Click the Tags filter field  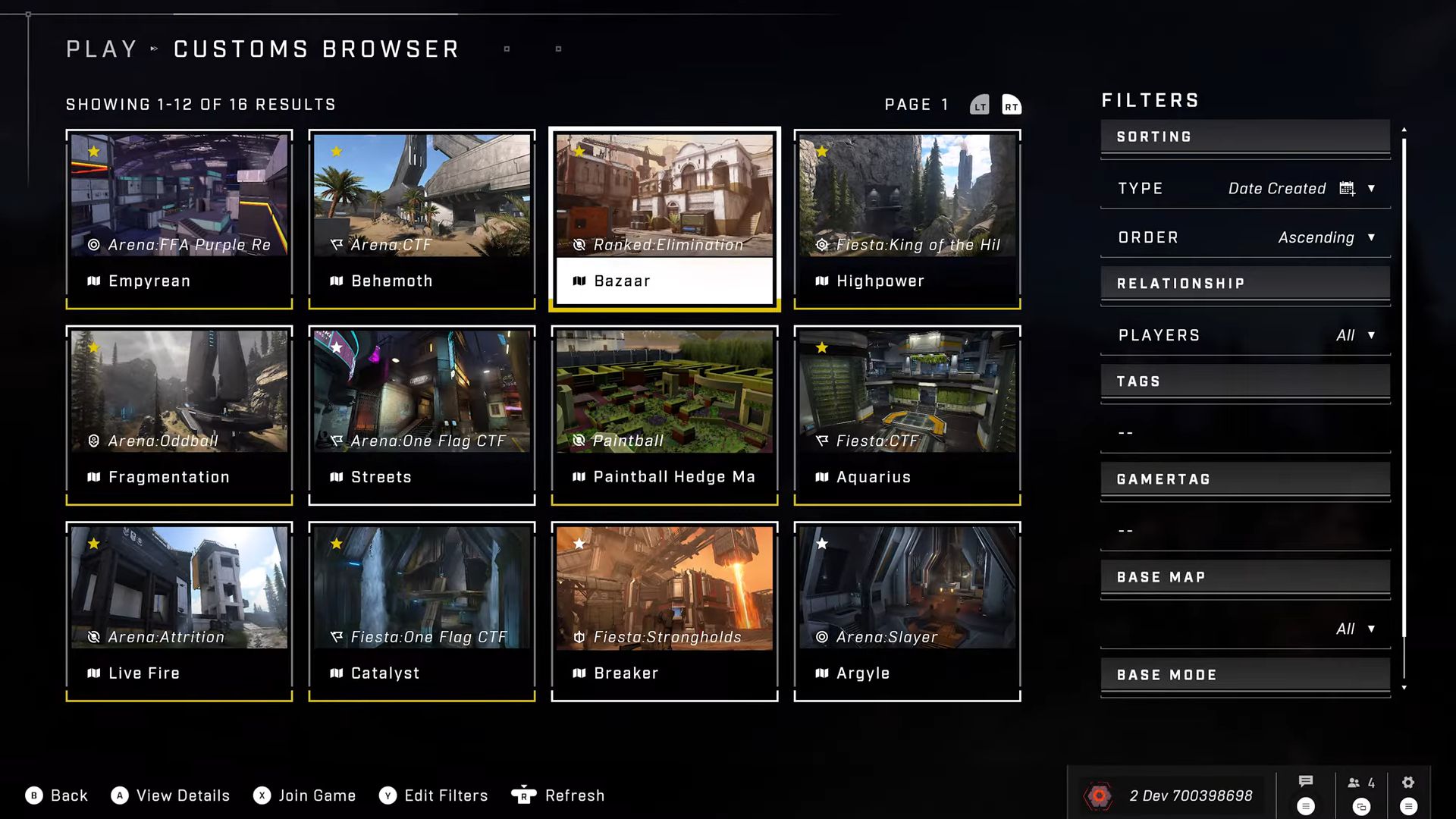(1245, 433)
